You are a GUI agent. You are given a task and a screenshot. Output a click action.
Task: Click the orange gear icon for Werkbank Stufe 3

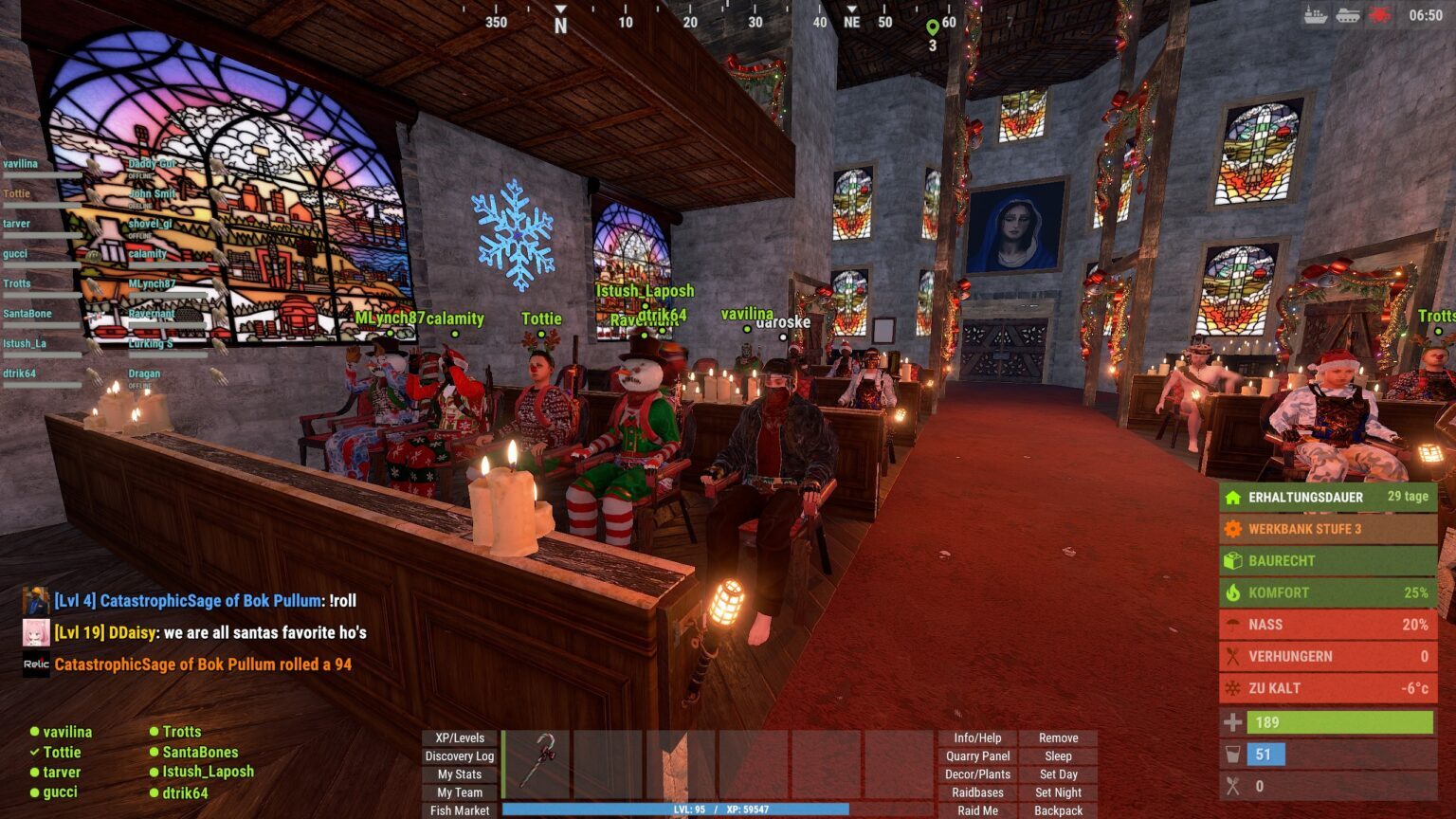tap(1234, 529)
